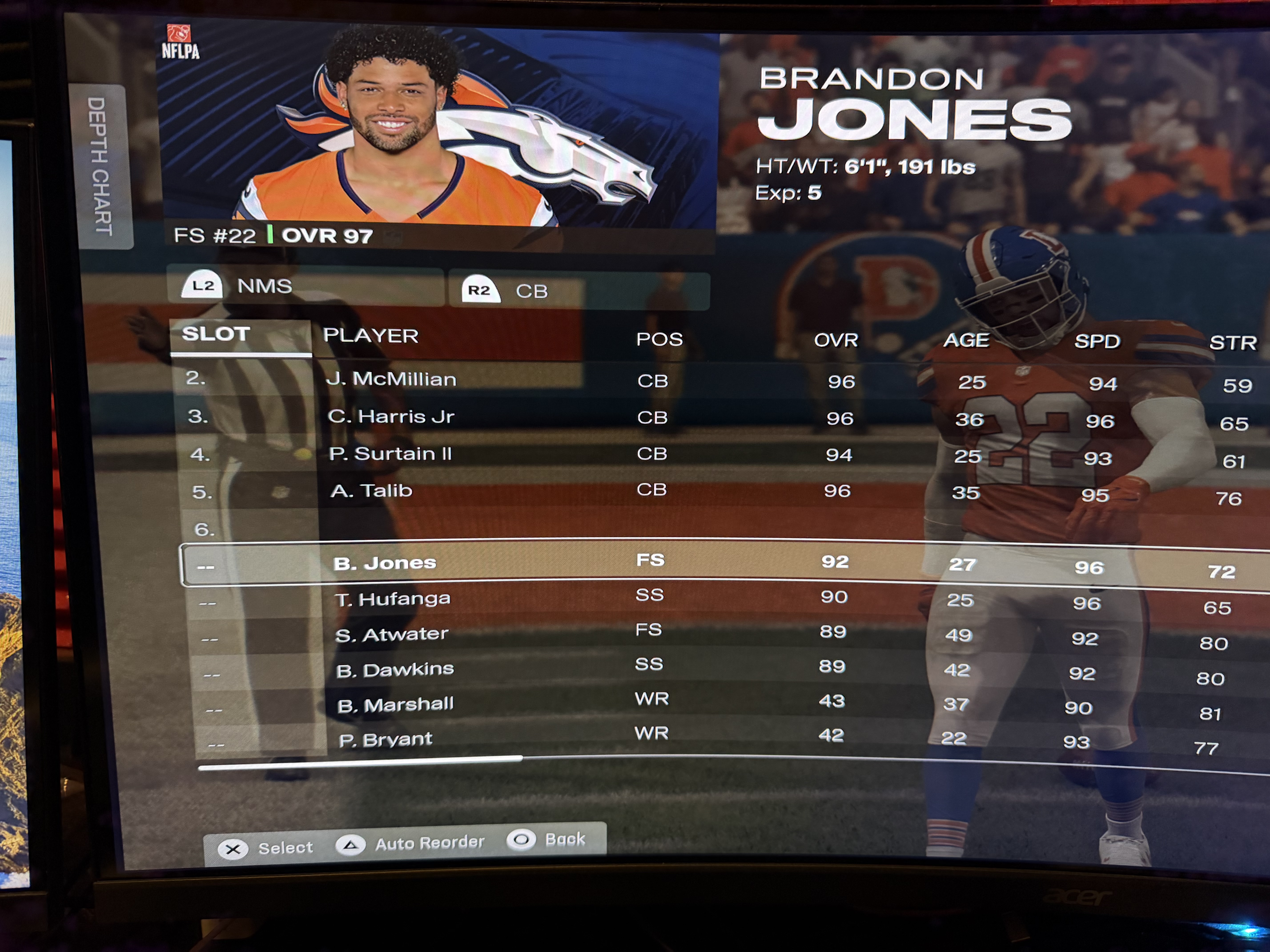Select J. McMillian in slot 2
Image resolution: width=1270 pixels, height=952 pixels.
click(391, 379)
